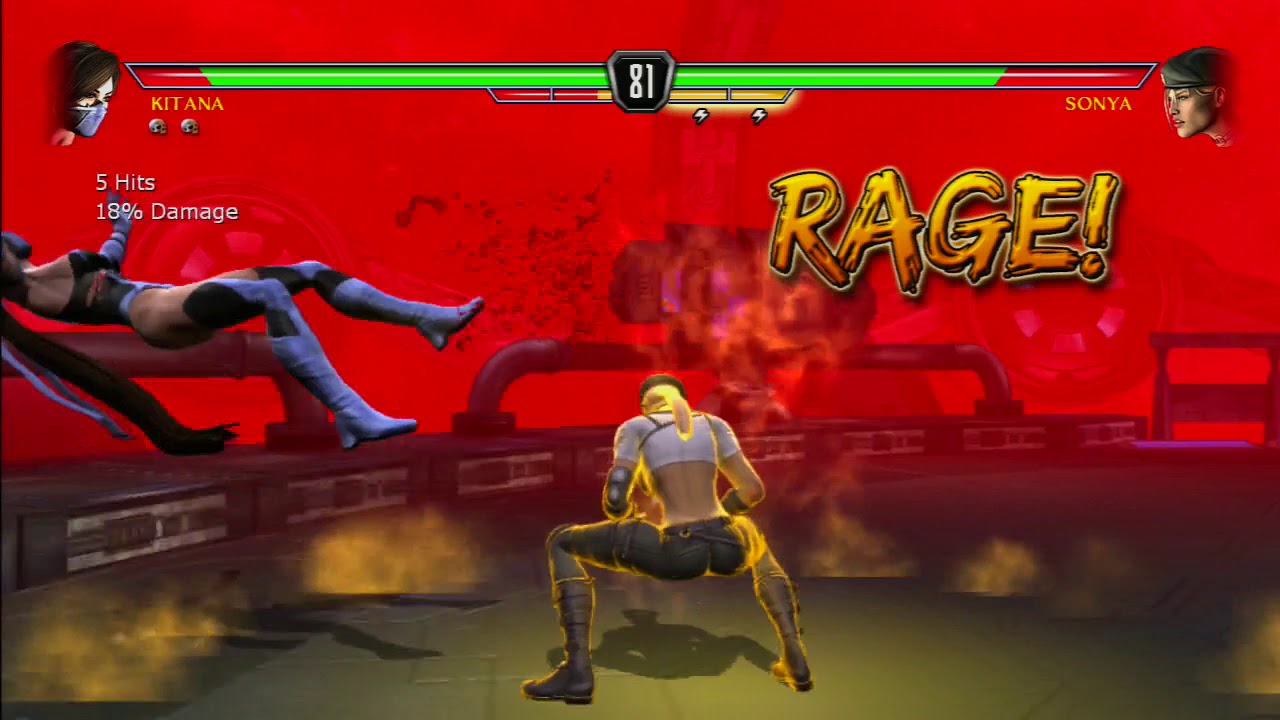Select the second skull icon under KITANA

click(x=188, y=127)
